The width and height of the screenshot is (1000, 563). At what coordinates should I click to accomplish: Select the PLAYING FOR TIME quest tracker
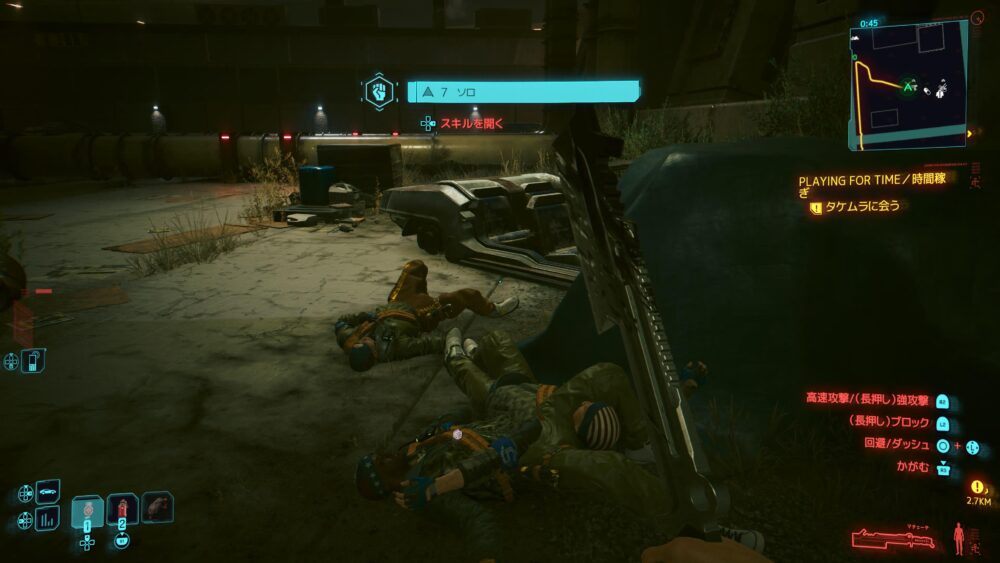click(x=871, y=182)
